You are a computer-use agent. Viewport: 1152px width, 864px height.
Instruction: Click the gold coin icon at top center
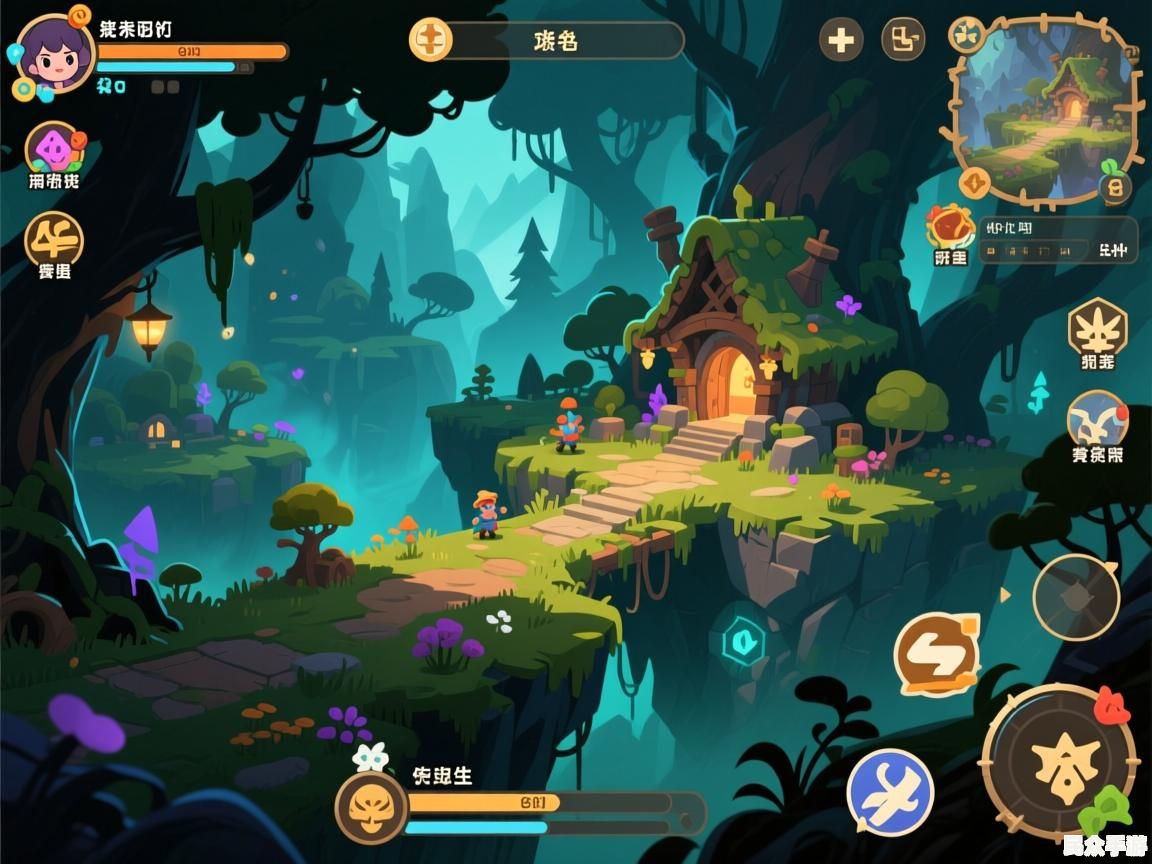(x=431, y=41)
